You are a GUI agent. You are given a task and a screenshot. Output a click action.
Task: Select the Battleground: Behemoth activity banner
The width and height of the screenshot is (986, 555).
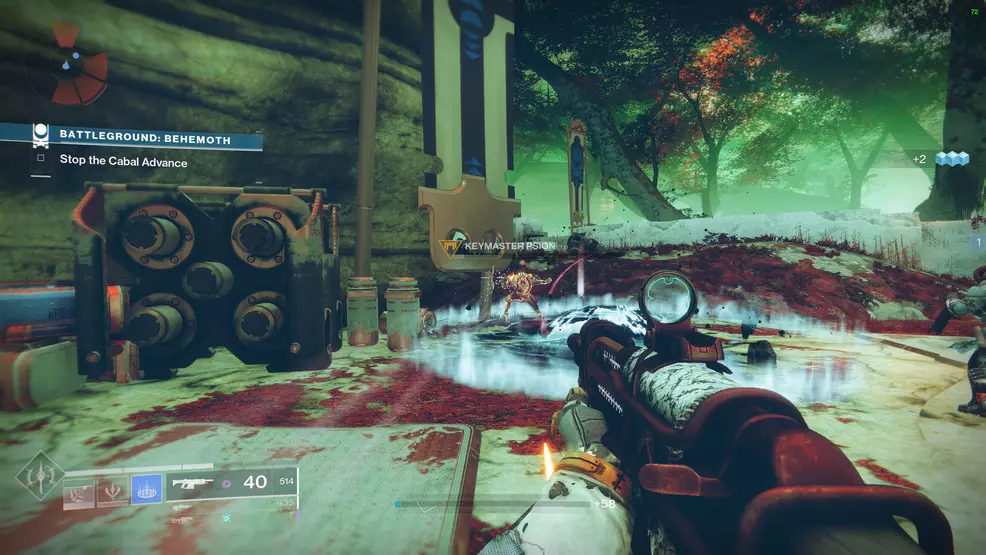click(x=145, y=137)
